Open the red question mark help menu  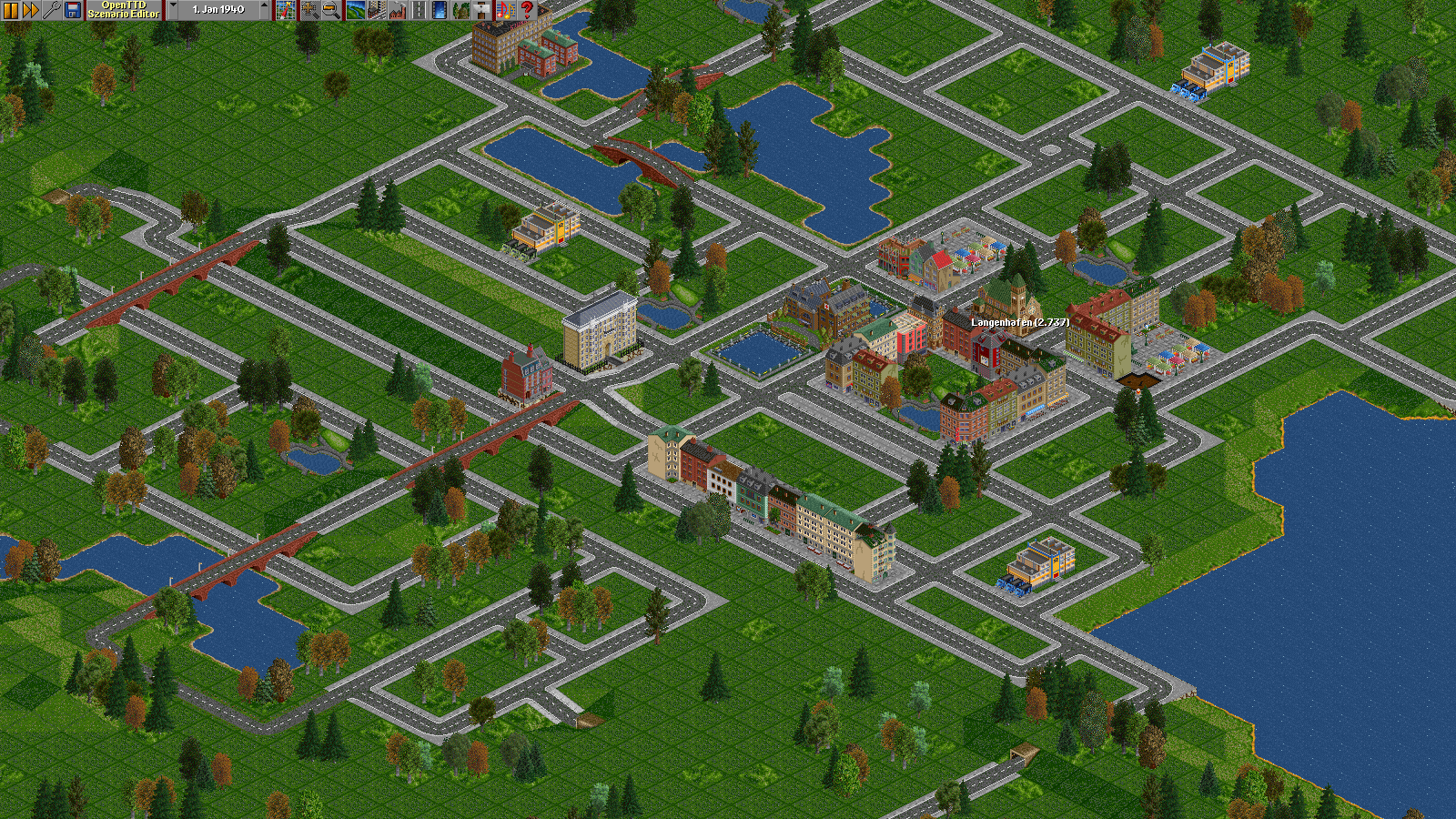tap(527, 10)
